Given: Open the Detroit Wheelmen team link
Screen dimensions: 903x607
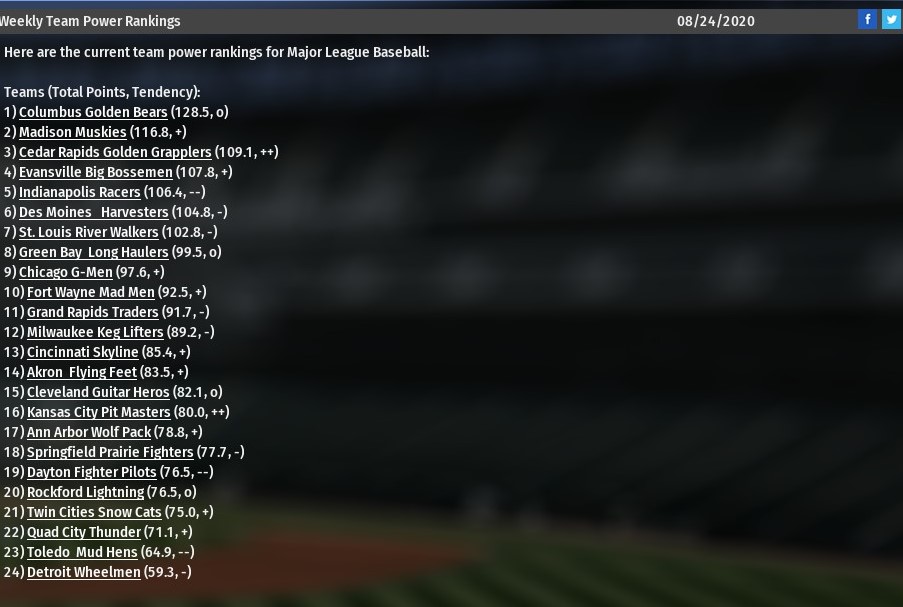Looking at the screenshot, I should click(83, 572).
